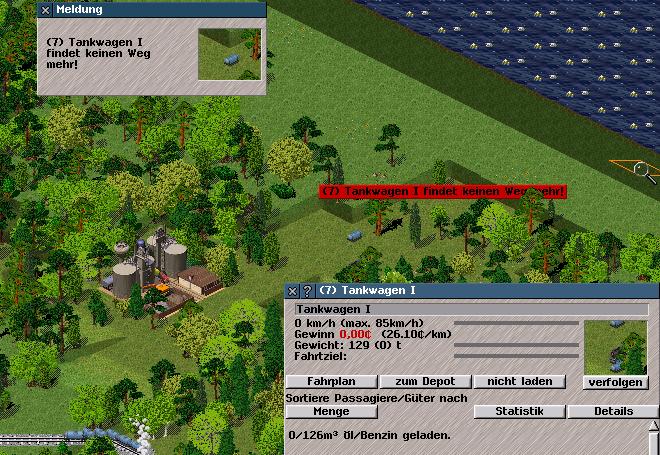Send vehicle with zum Depot button
660x455 pixels.
[x=427, y=381]
